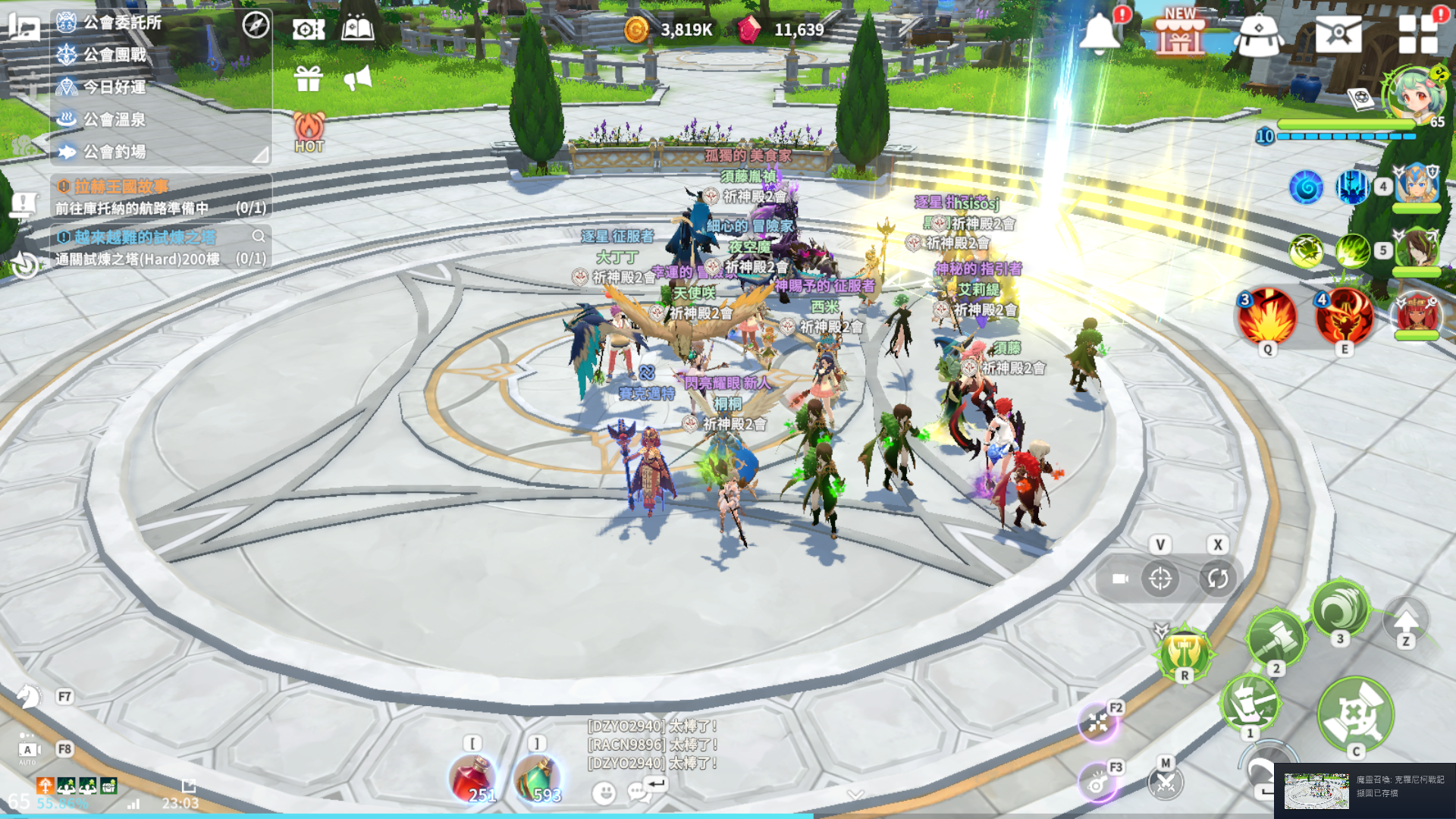This screenshot has width=1456, height=819.
Task: Select 公會團戰 guild battle entry
Action: click(114, 55)
